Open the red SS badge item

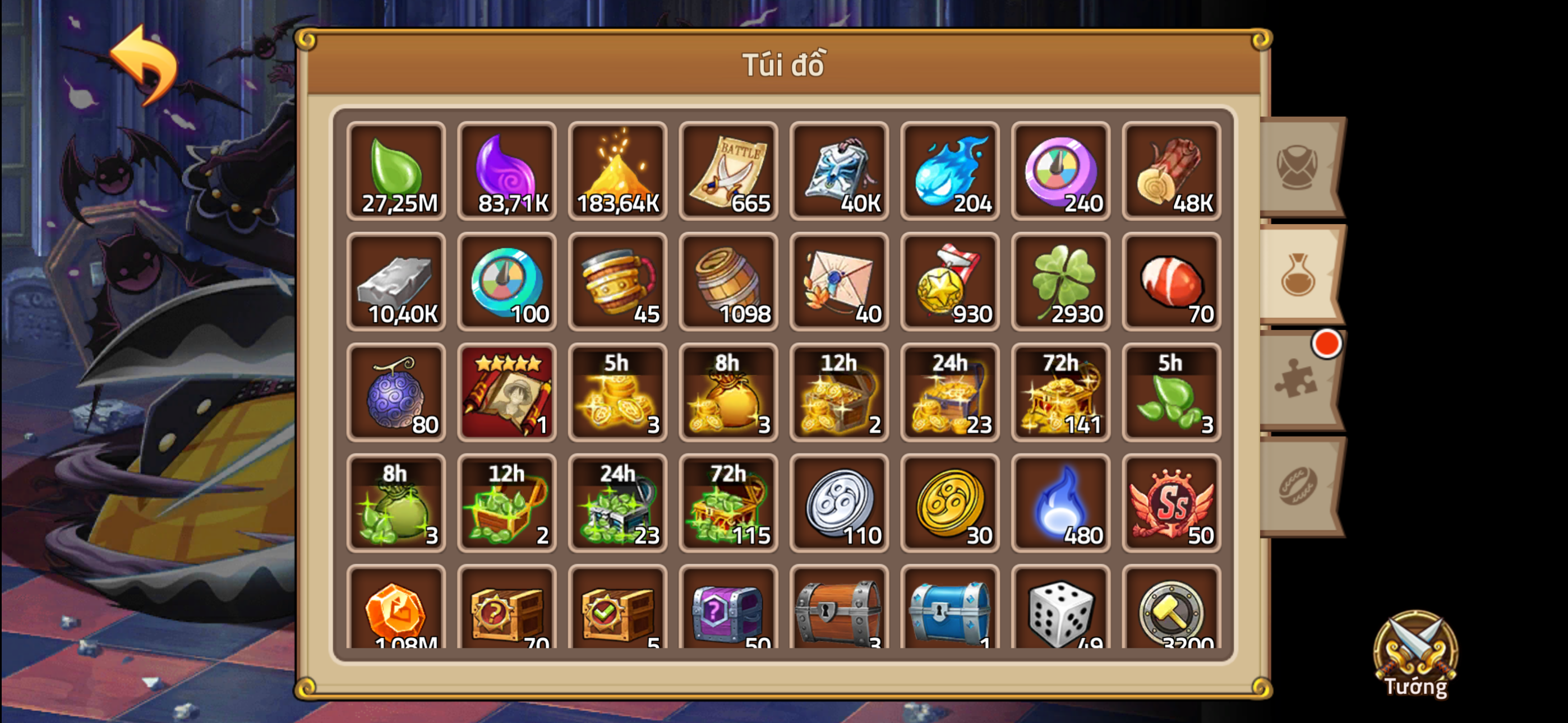pos(1172,503)
